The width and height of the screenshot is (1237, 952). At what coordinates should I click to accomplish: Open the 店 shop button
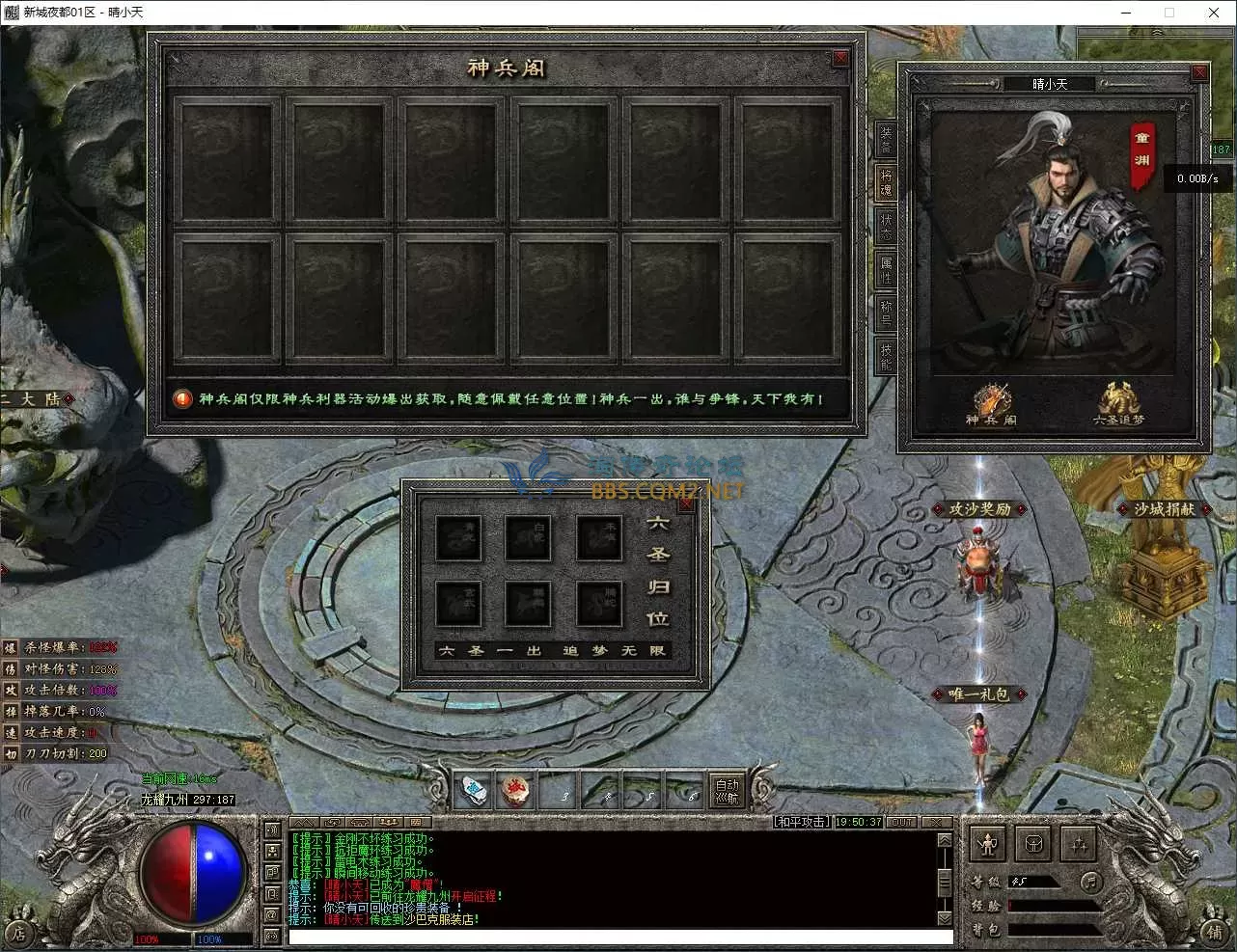click(19, 931)
